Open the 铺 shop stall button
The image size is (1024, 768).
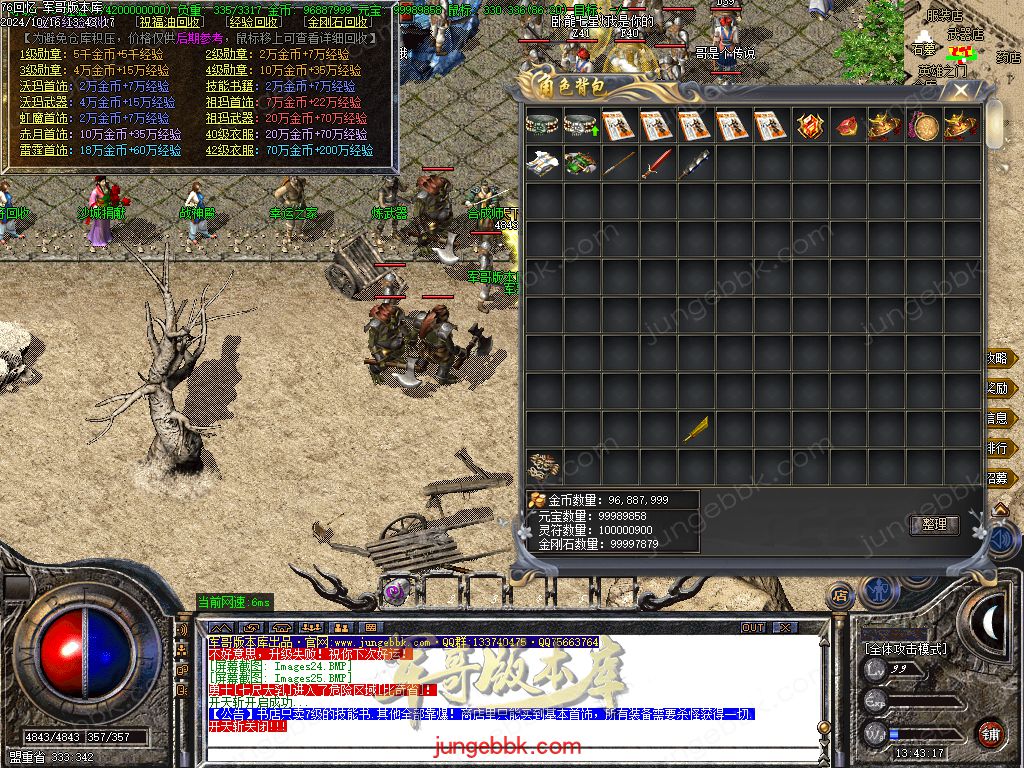pyautogui.click(x=990, y=733)
